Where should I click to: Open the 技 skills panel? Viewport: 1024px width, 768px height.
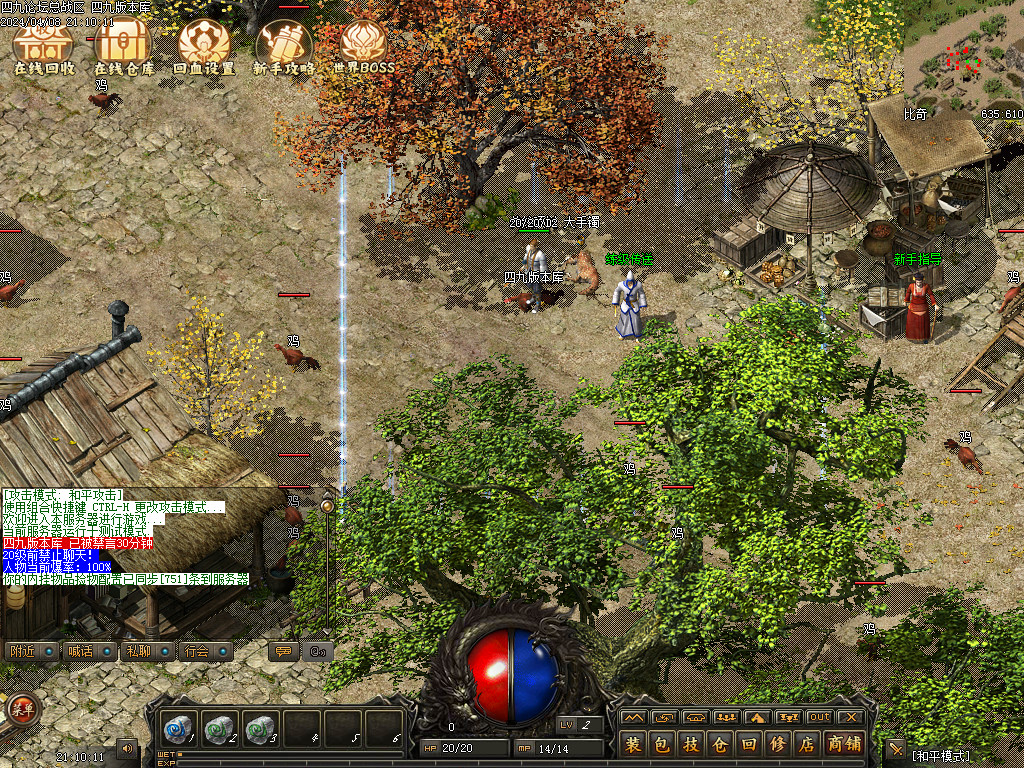(x=691, y=744)
